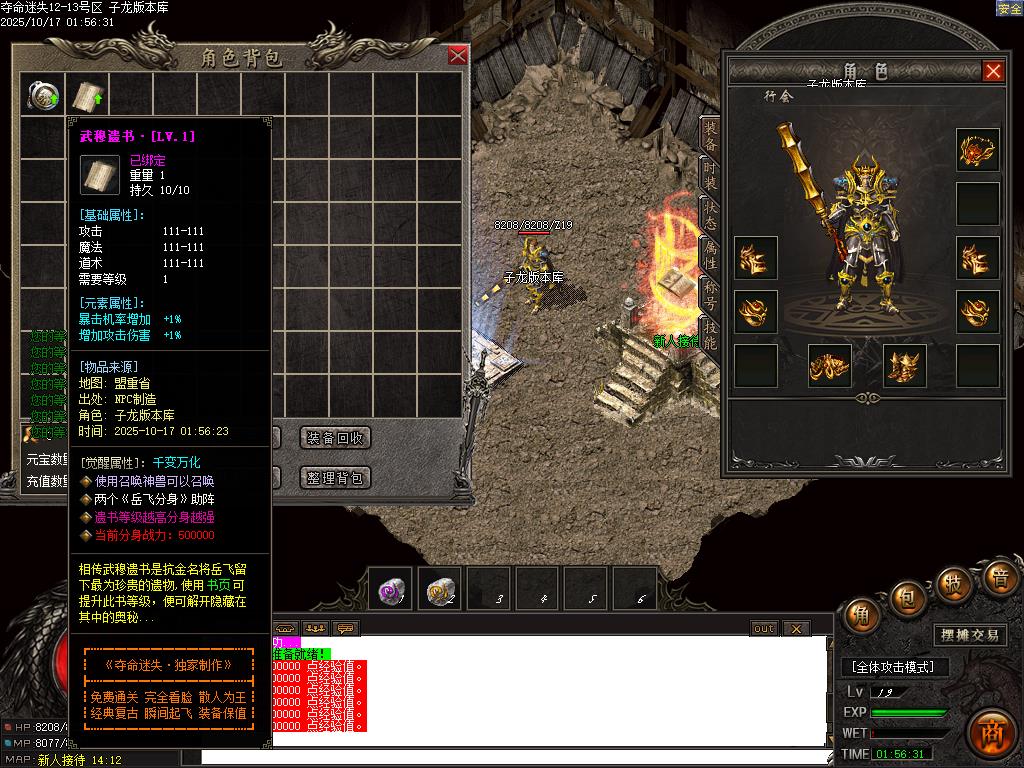This screenshot has width=1024, height=768.
Task: Click the chat box 'out' button
Action: 764,629
